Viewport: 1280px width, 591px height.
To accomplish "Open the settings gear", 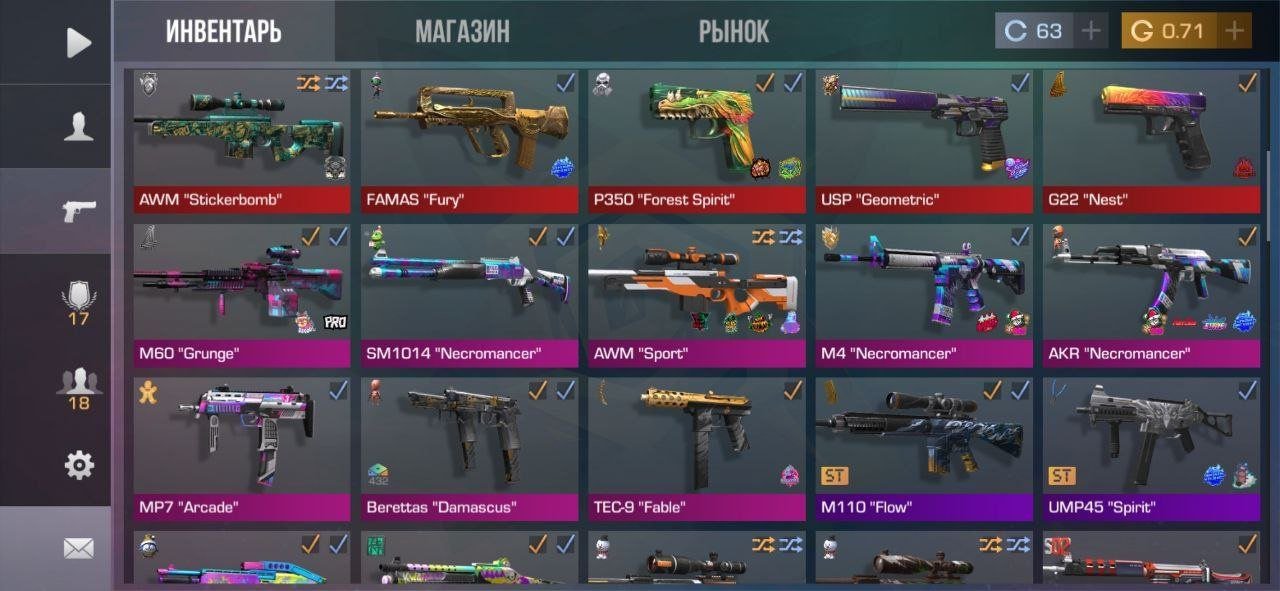I will tap(78, 464).
